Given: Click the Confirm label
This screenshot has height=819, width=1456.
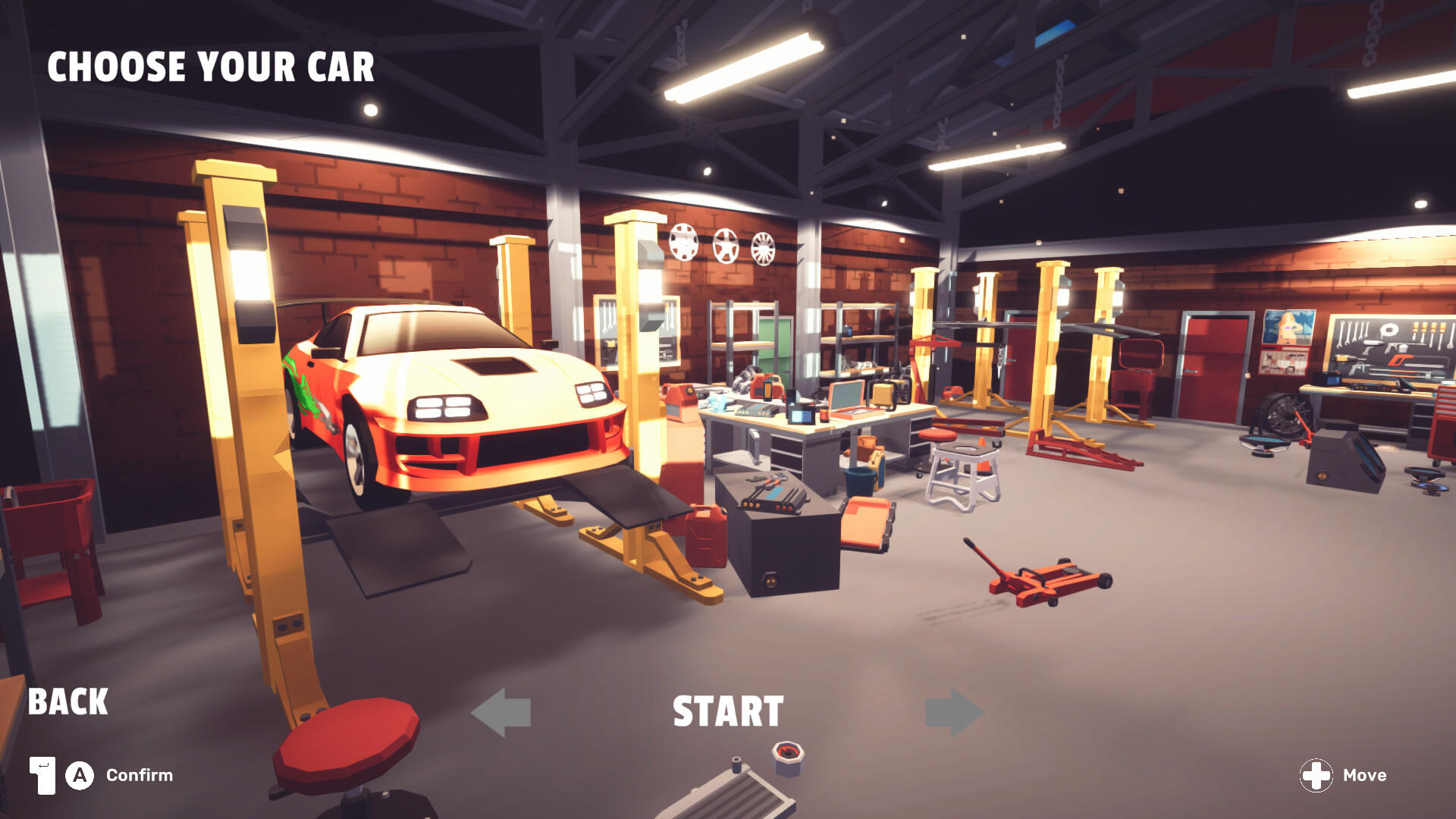Looking at the screenshot, I should click(141, 775).
